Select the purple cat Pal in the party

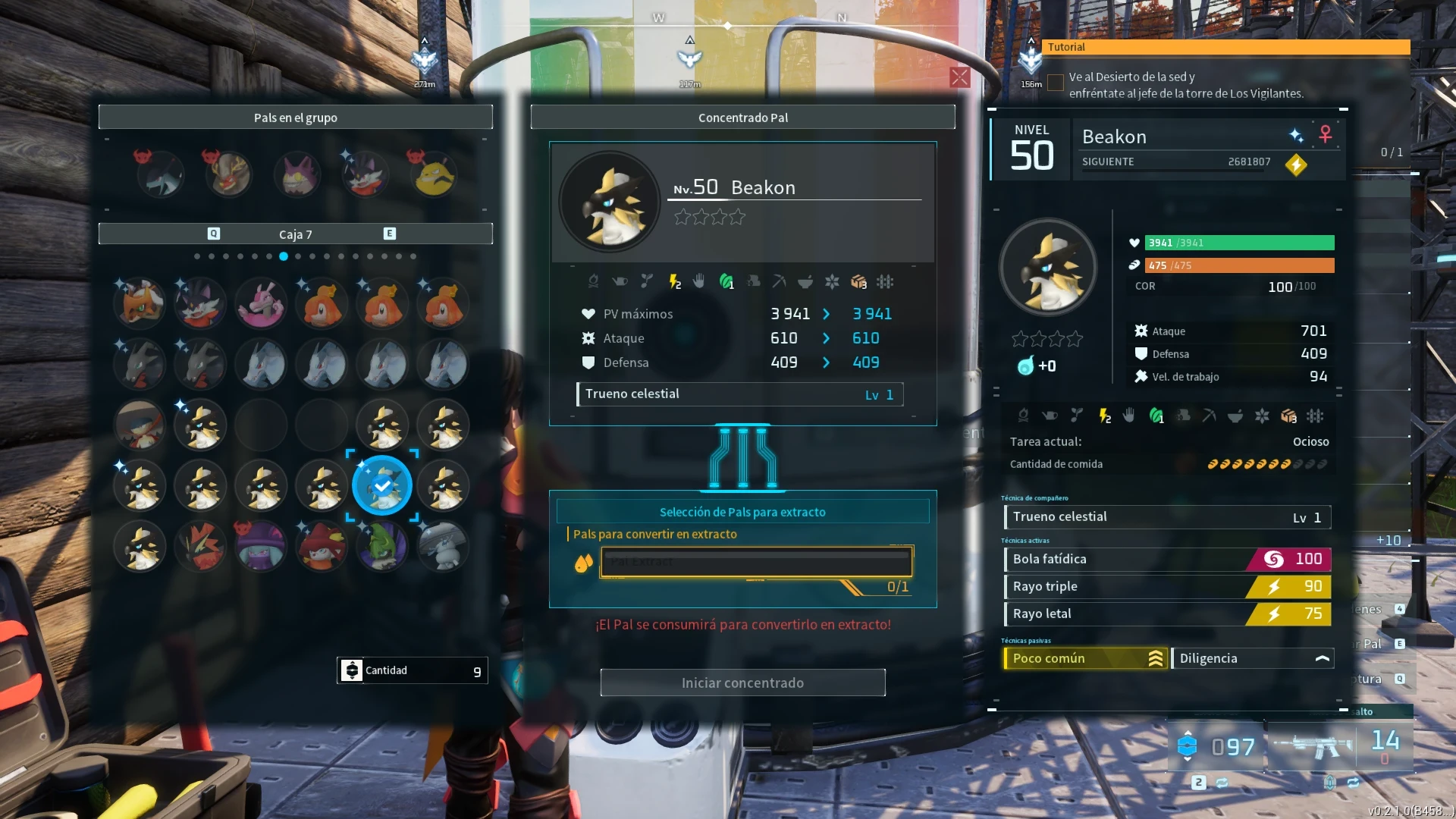coord(297,175)
